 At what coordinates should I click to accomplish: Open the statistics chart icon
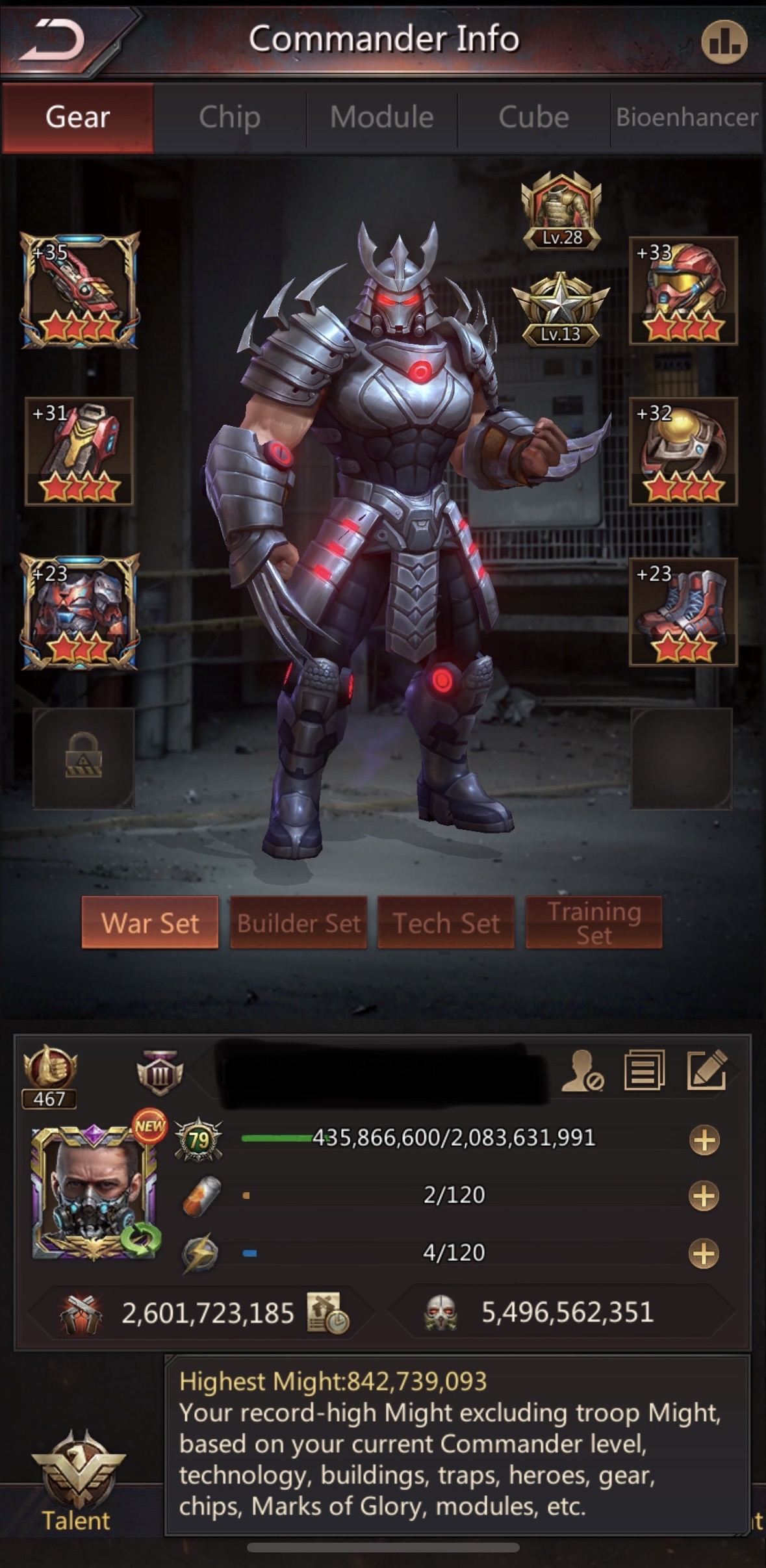click(724, 42)
